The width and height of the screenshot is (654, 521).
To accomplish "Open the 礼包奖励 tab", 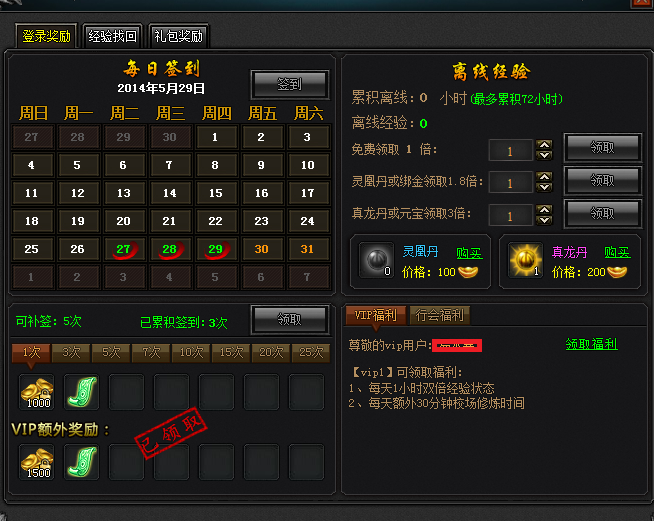I will (x=178, y=36).
